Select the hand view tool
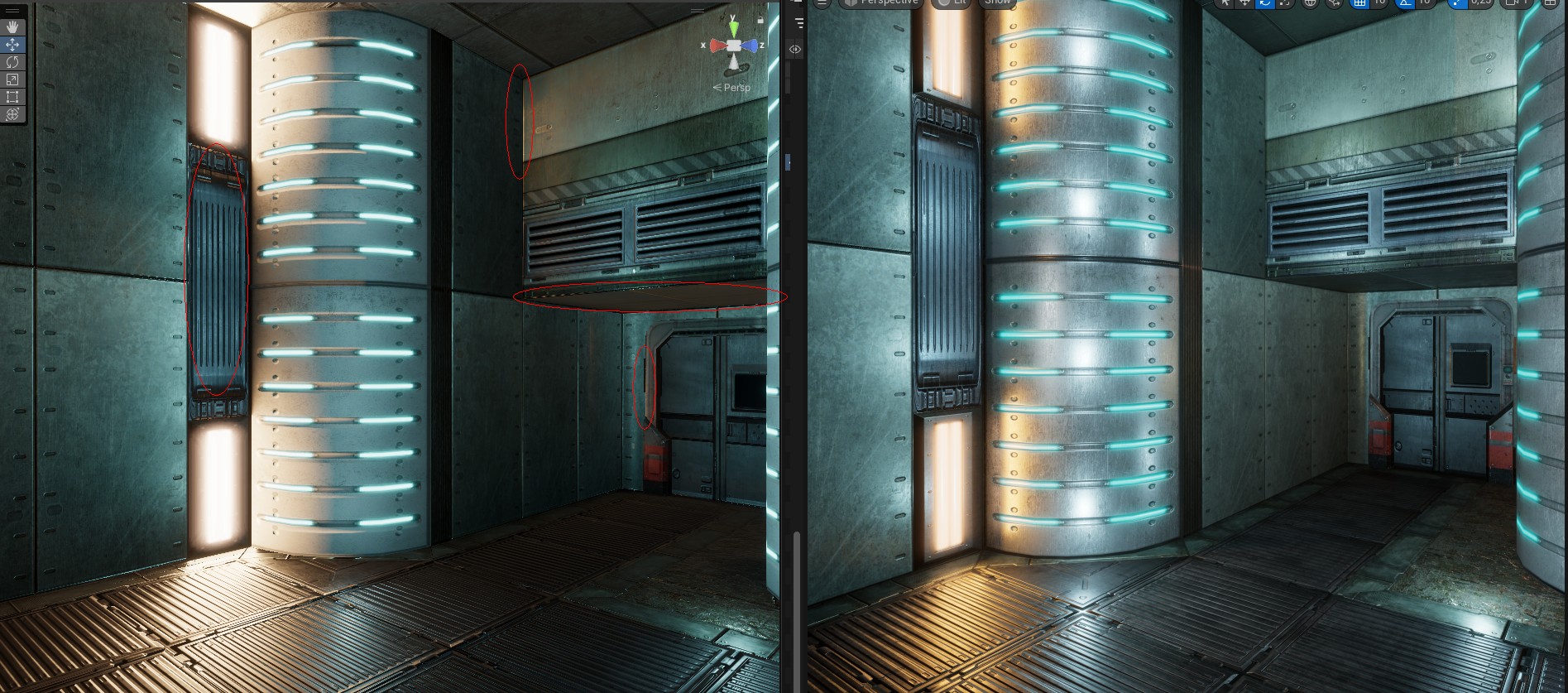This screenshot has height=693, width=1568. 12,27
